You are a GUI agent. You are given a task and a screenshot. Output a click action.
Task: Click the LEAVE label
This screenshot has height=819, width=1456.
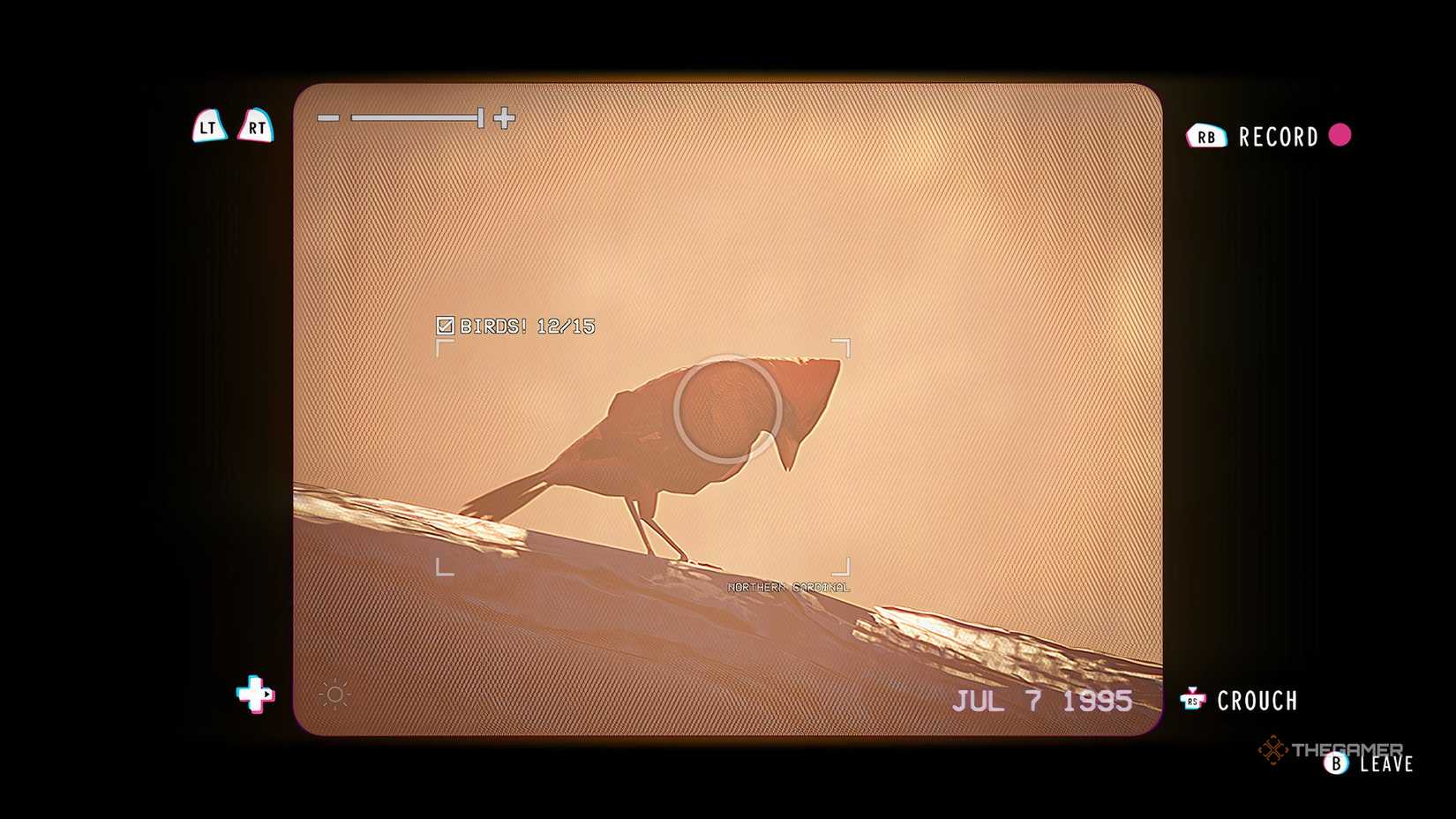(1386, 764)
